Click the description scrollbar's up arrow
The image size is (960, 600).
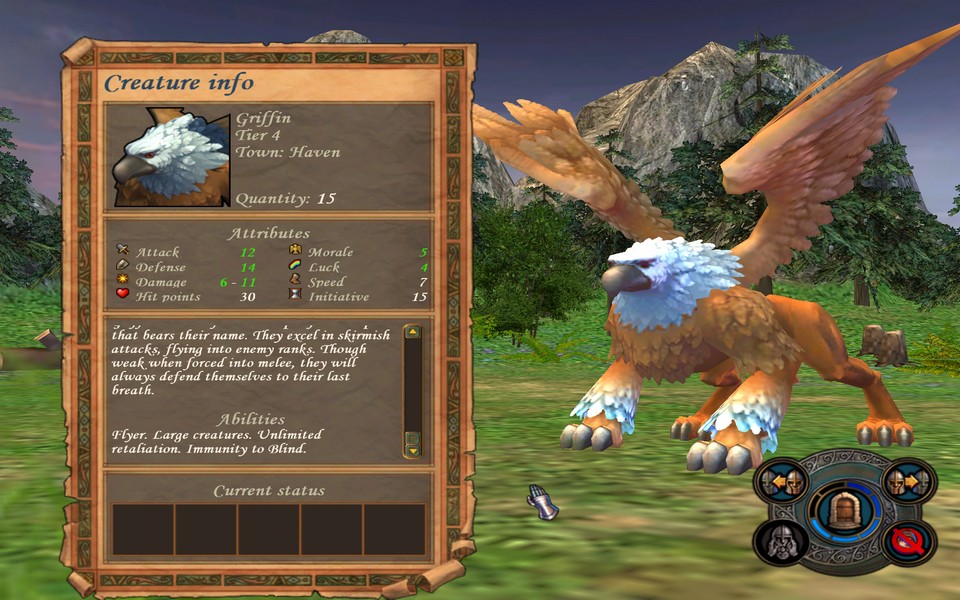coord(412,333)
